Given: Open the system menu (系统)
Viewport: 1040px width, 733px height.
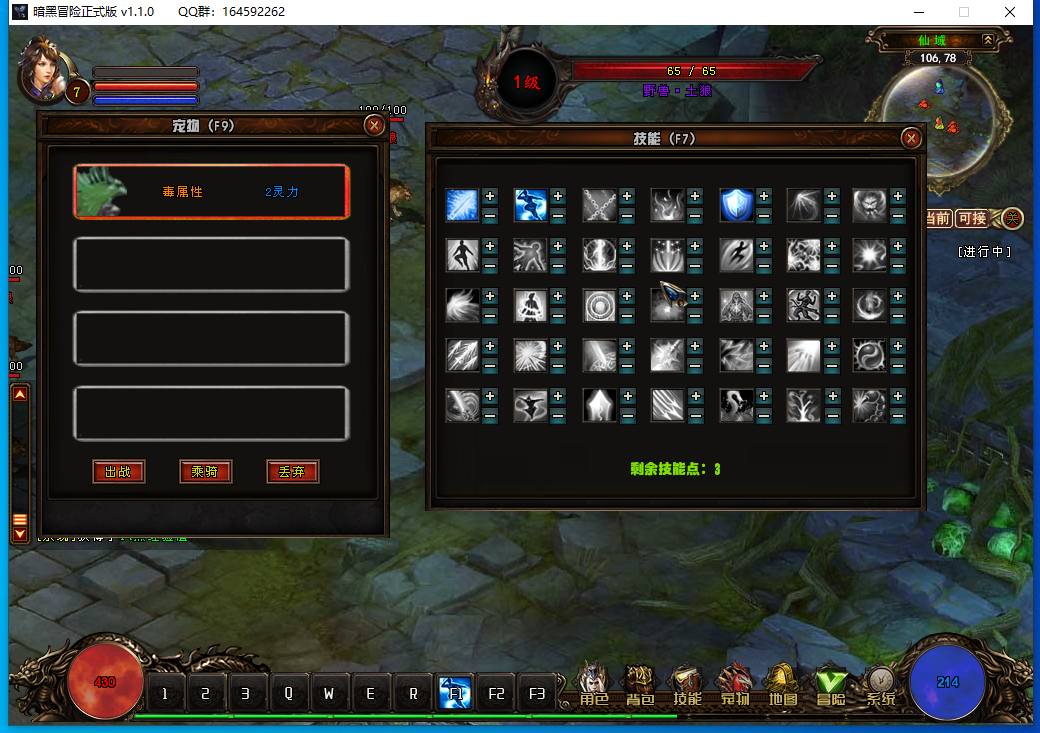Looking at the screenshot, I should [880, 685].
